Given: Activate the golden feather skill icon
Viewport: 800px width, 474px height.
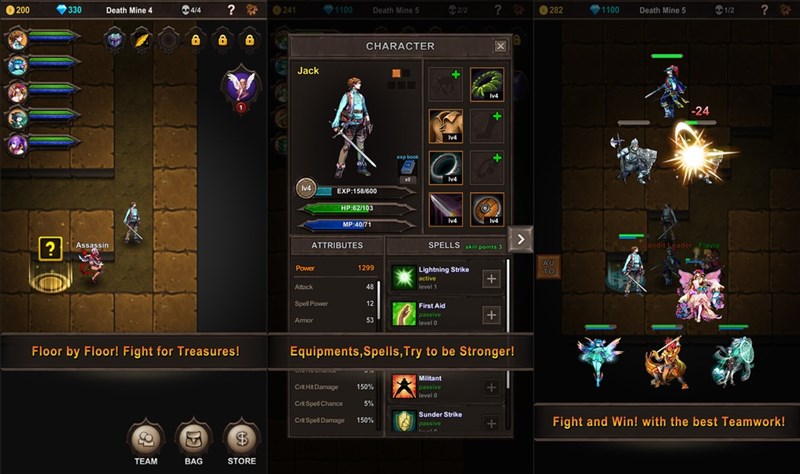Looking at the screenshot, I should 142,40.
